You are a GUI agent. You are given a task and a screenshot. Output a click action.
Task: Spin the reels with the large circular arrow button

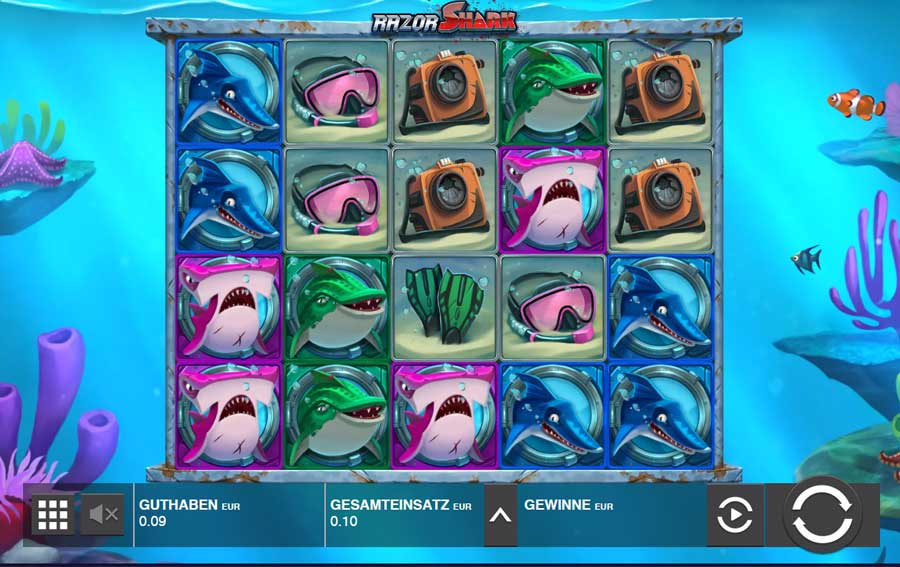(823, 515)
